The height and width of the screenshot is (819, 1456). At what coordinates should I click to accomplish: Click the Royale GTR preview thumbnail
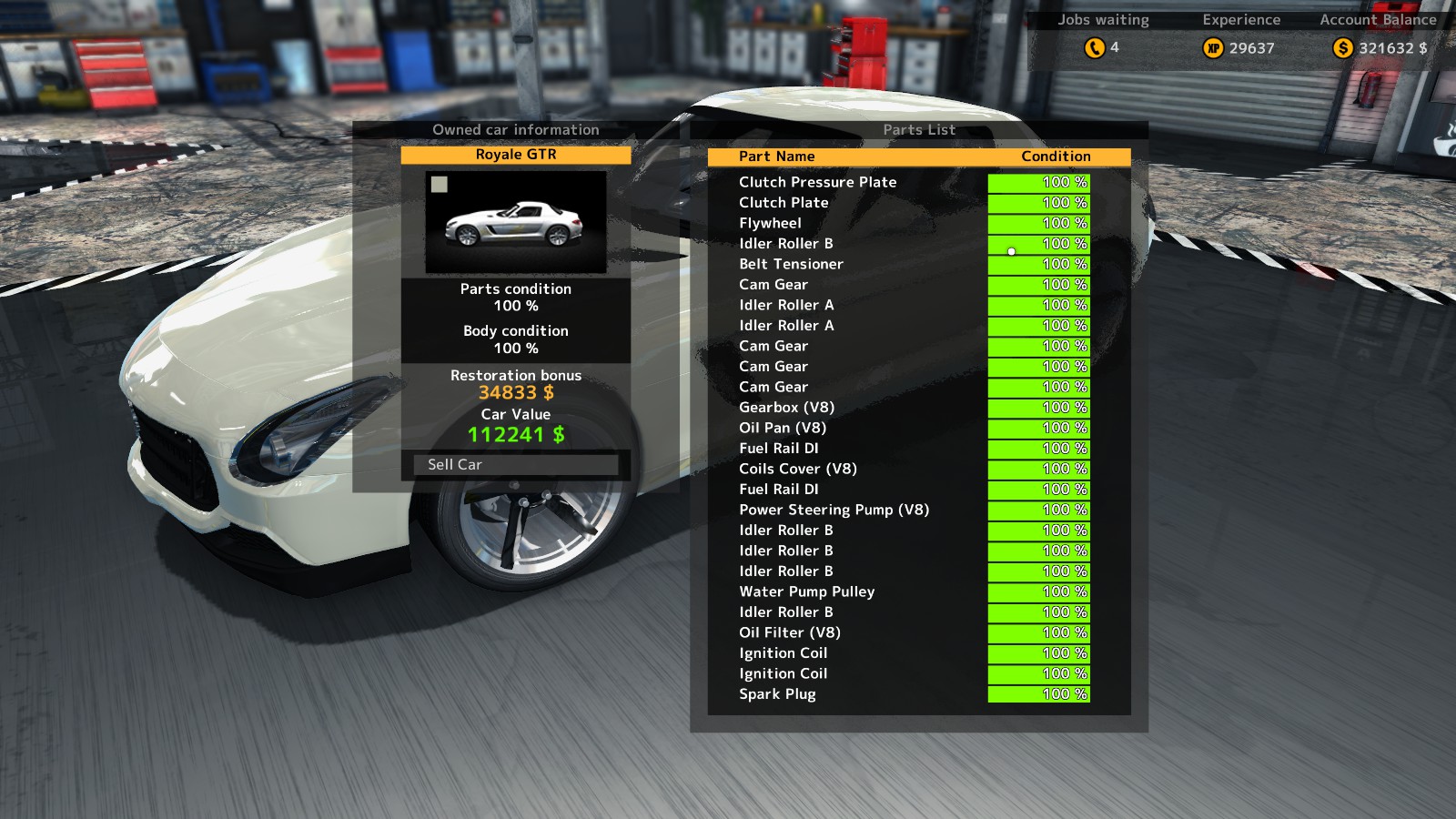coord(515,221)
